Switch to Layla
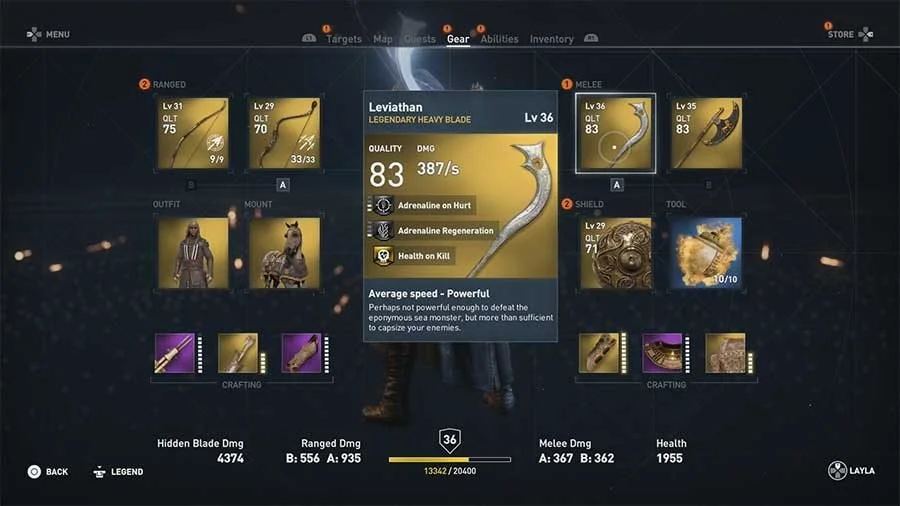 (x=851, y=472)
